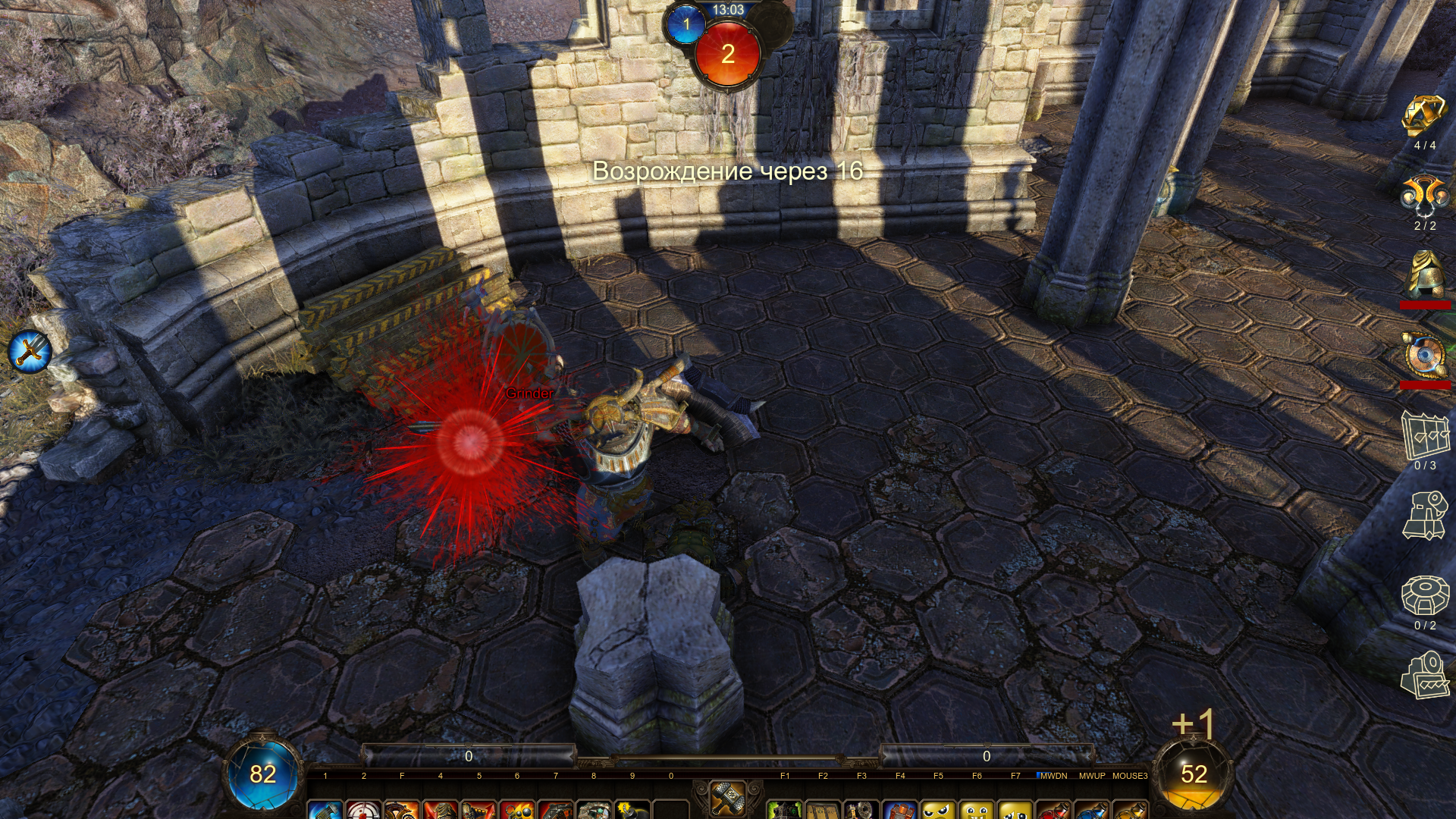Select the cannon turret build icon
The height and width of the screenshot is (819, 1456).
tap(1425, 516)
